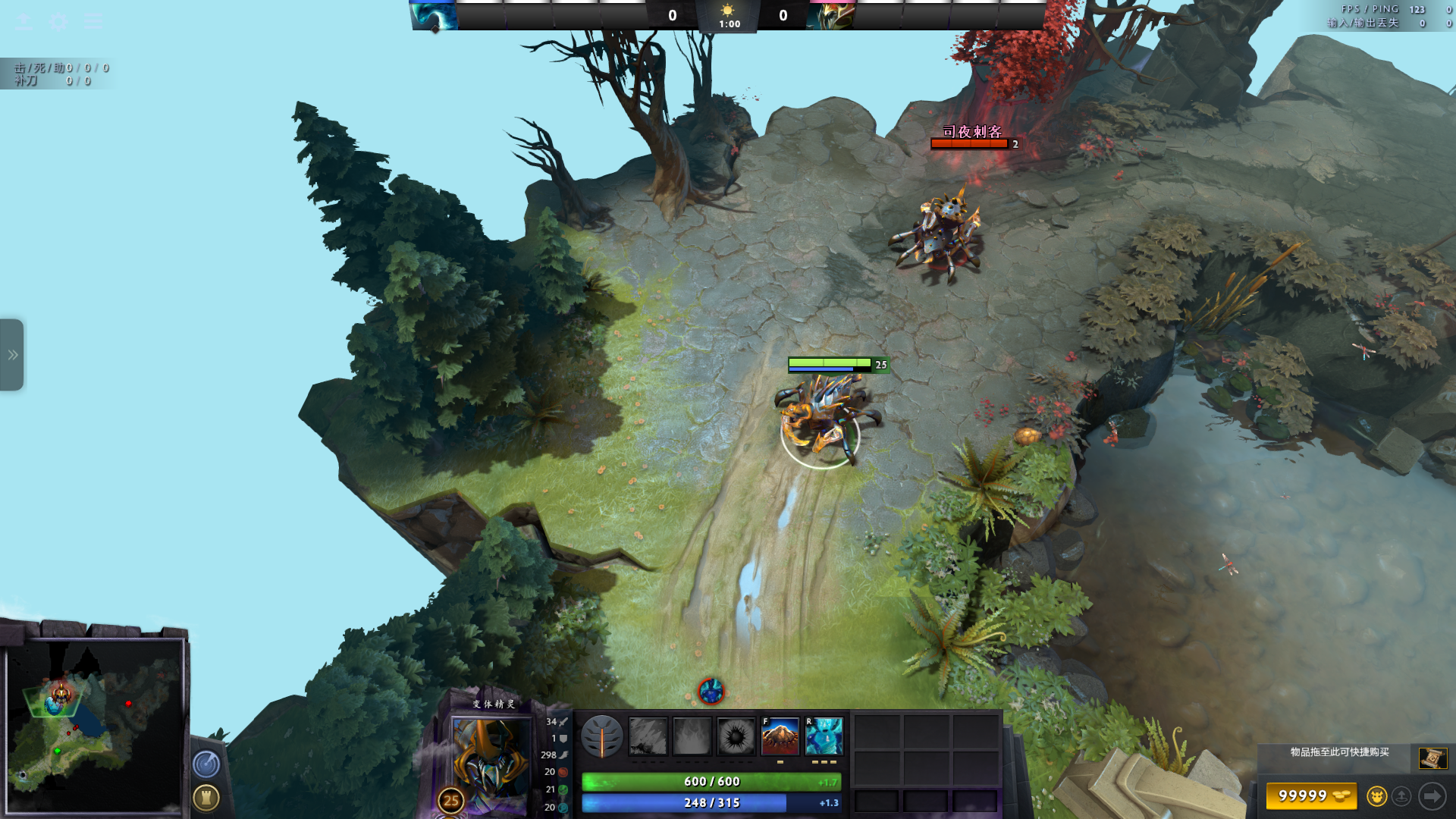Click the greyed-out claw slash ability
Viewport: 1456px width, 819px height.
pos(648,736)
